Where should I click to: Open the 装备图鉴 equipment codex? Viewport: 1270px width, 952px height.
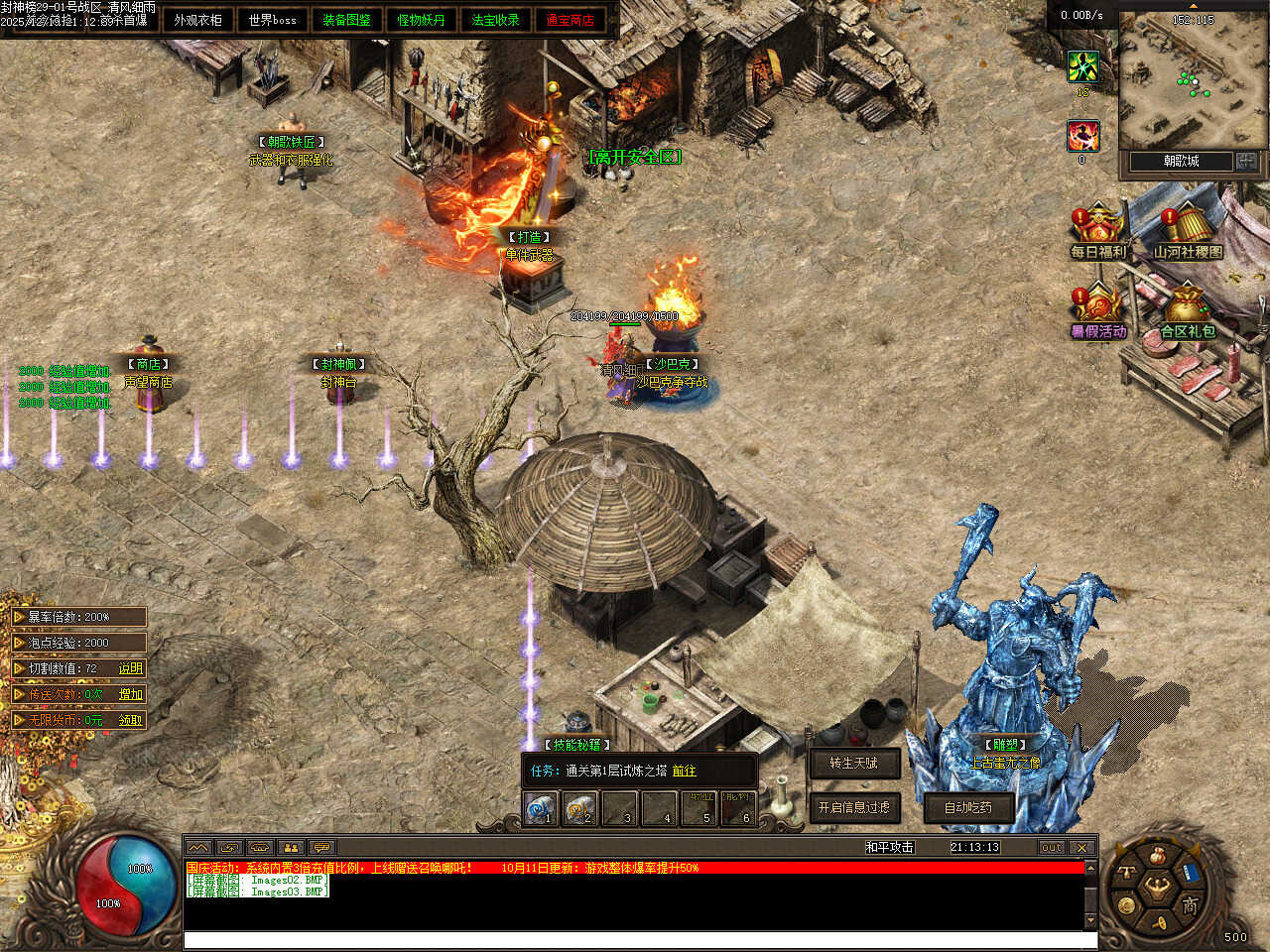346,20
